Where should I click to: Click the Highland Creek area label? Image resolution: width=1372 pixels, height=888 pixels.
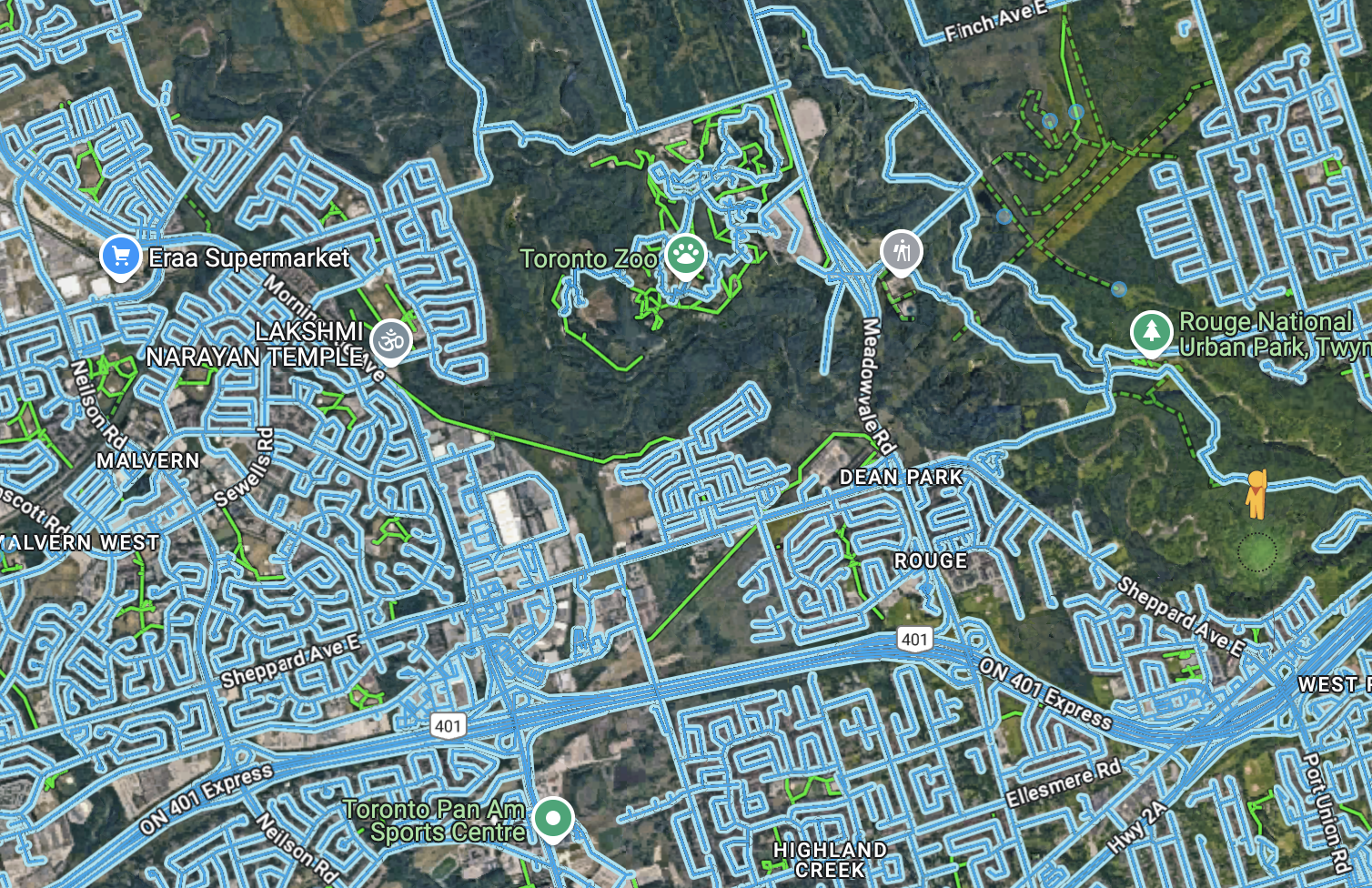(x=831, y=856)
